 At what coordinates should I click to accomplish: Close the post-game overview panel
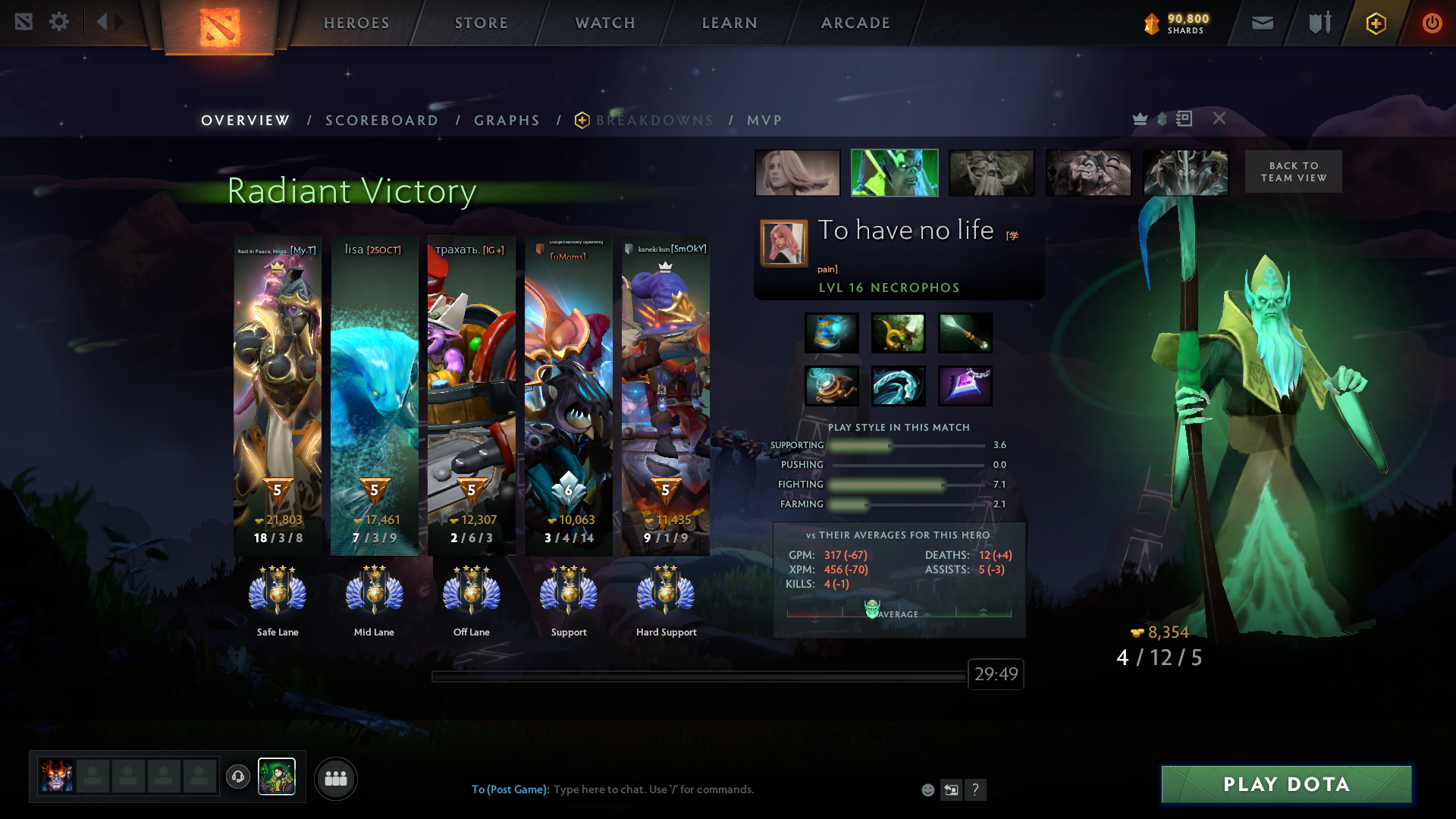tap(1219, 118)
